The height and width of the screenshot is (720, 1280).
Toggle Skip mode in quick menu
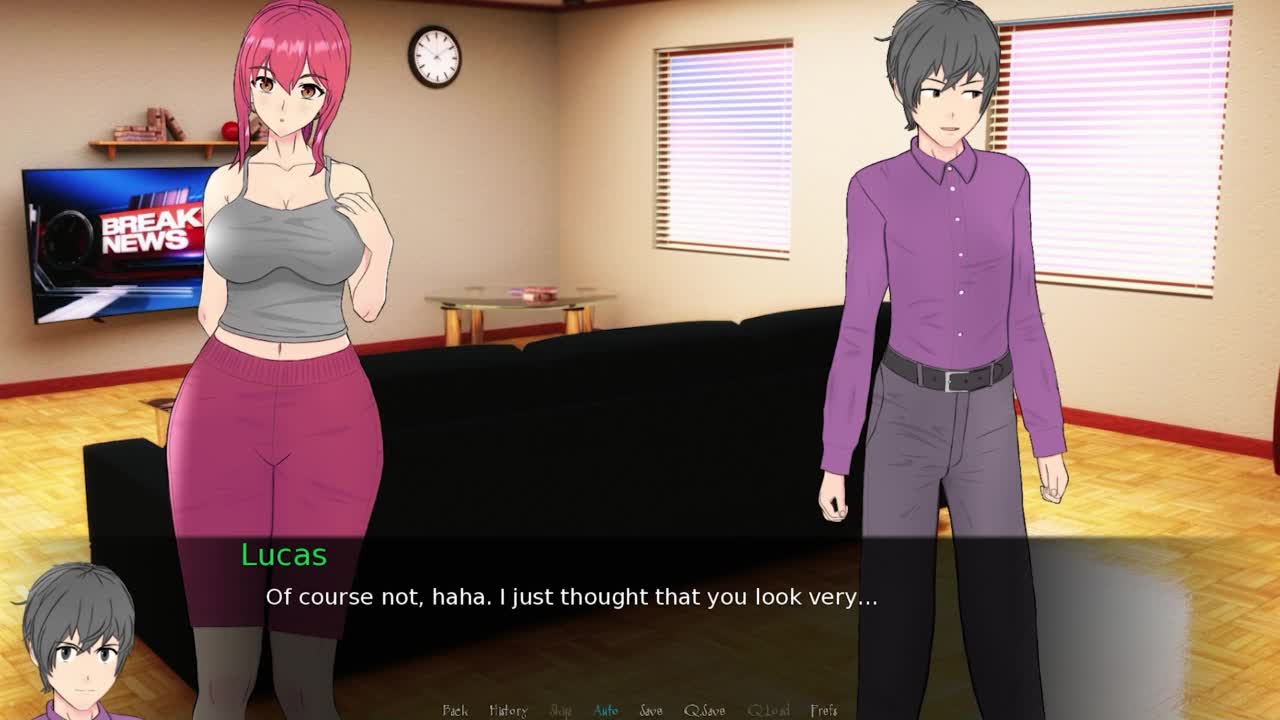(561, 710)
